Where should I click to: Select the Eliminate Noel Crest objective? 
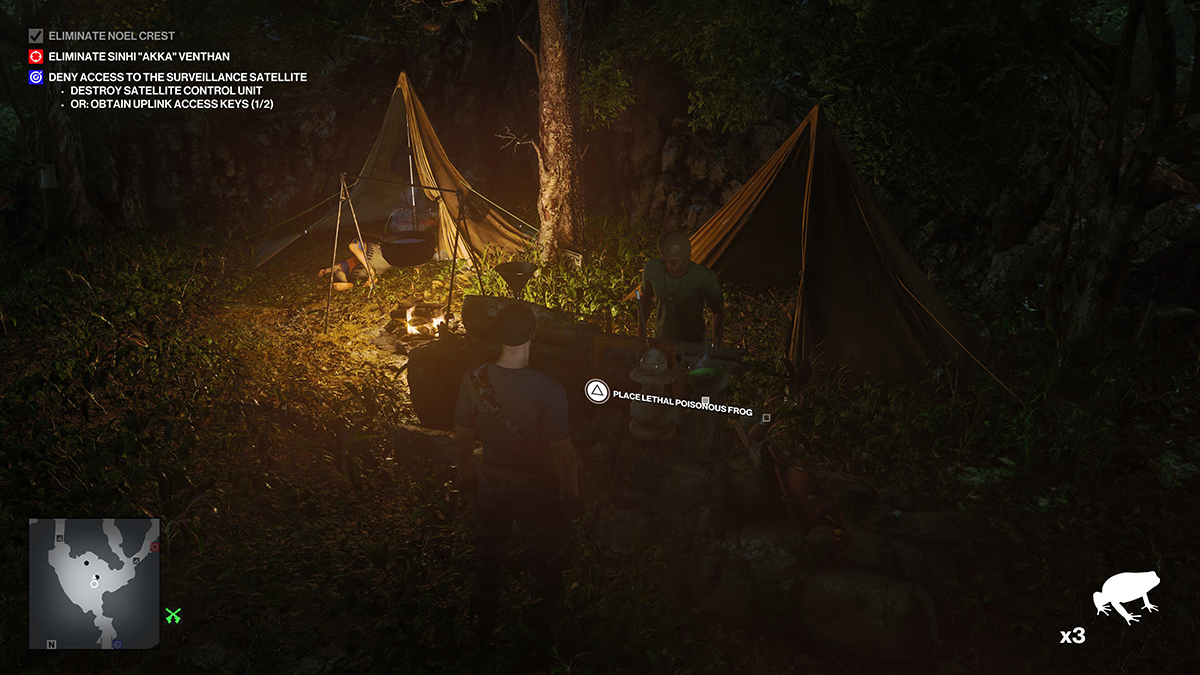111,36
